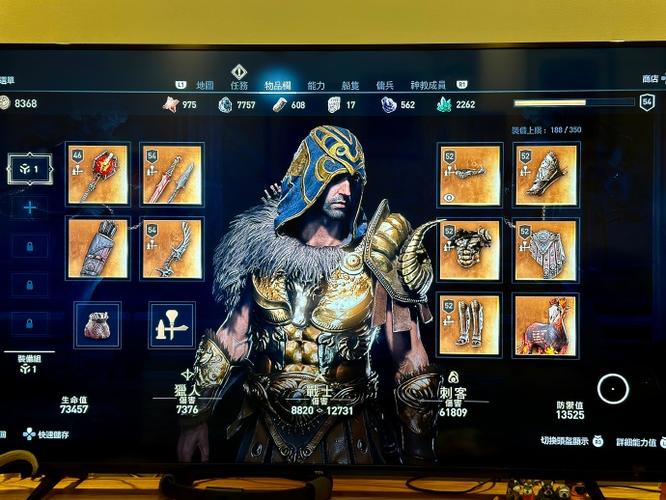Show the 神教成員 (Cultists) tab
The height and width of the screenshot is (500, 666).
(x=427, y=86)
